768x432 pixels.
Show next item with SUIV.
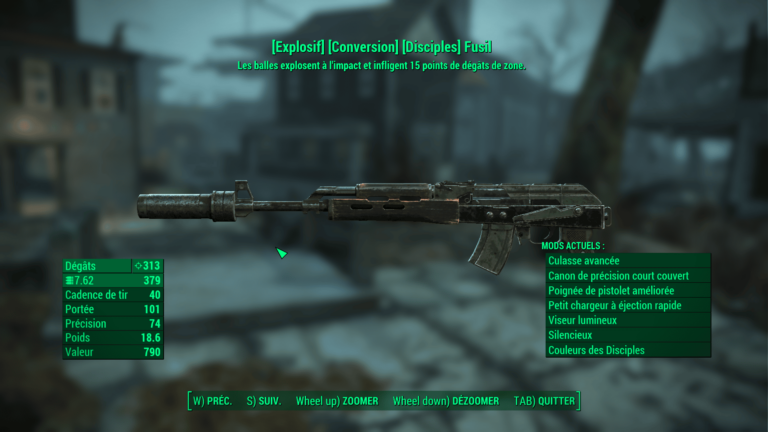(264, 401)
